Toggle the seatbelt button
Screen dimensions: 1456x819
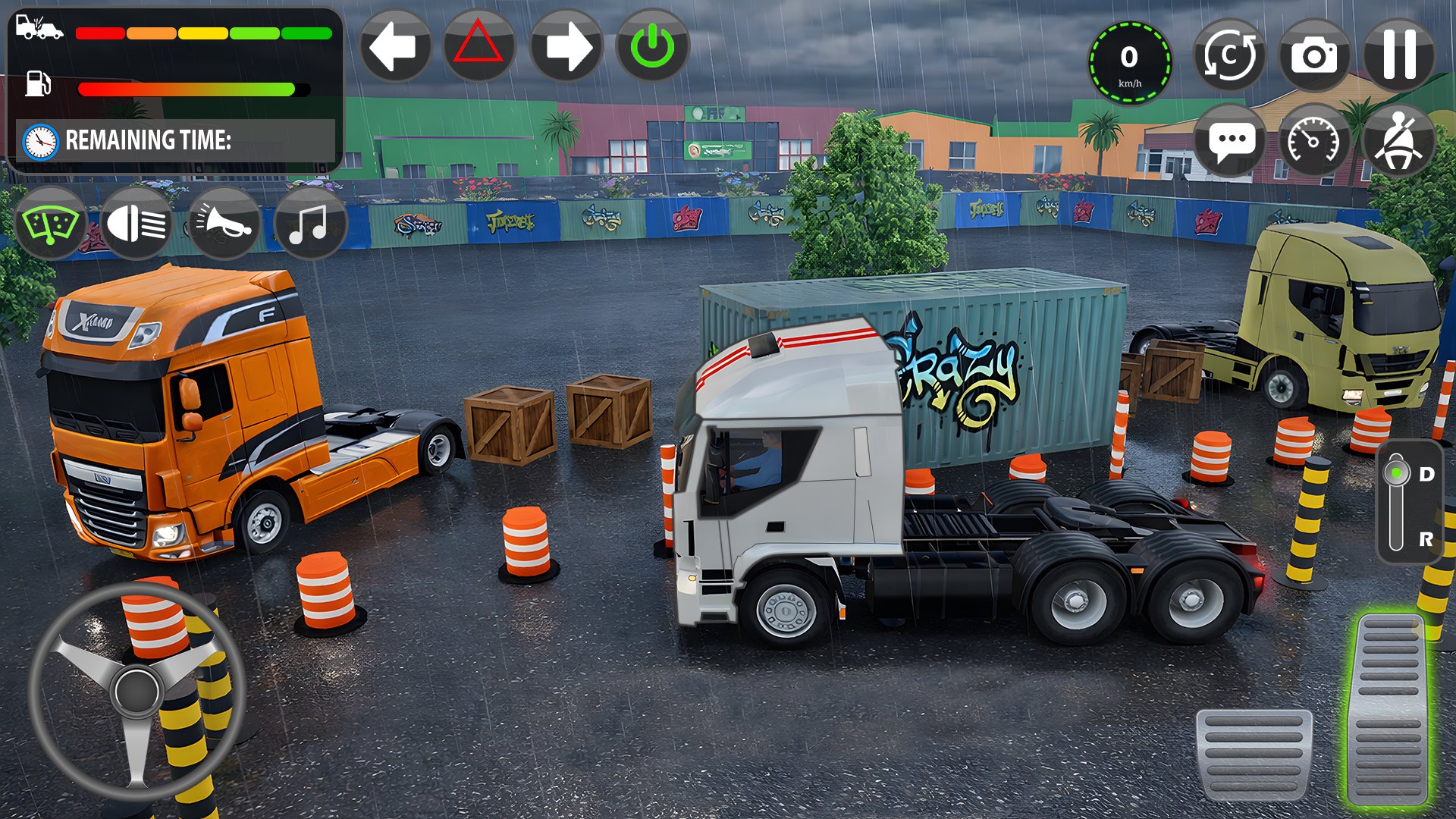(x=1399, y=141)
